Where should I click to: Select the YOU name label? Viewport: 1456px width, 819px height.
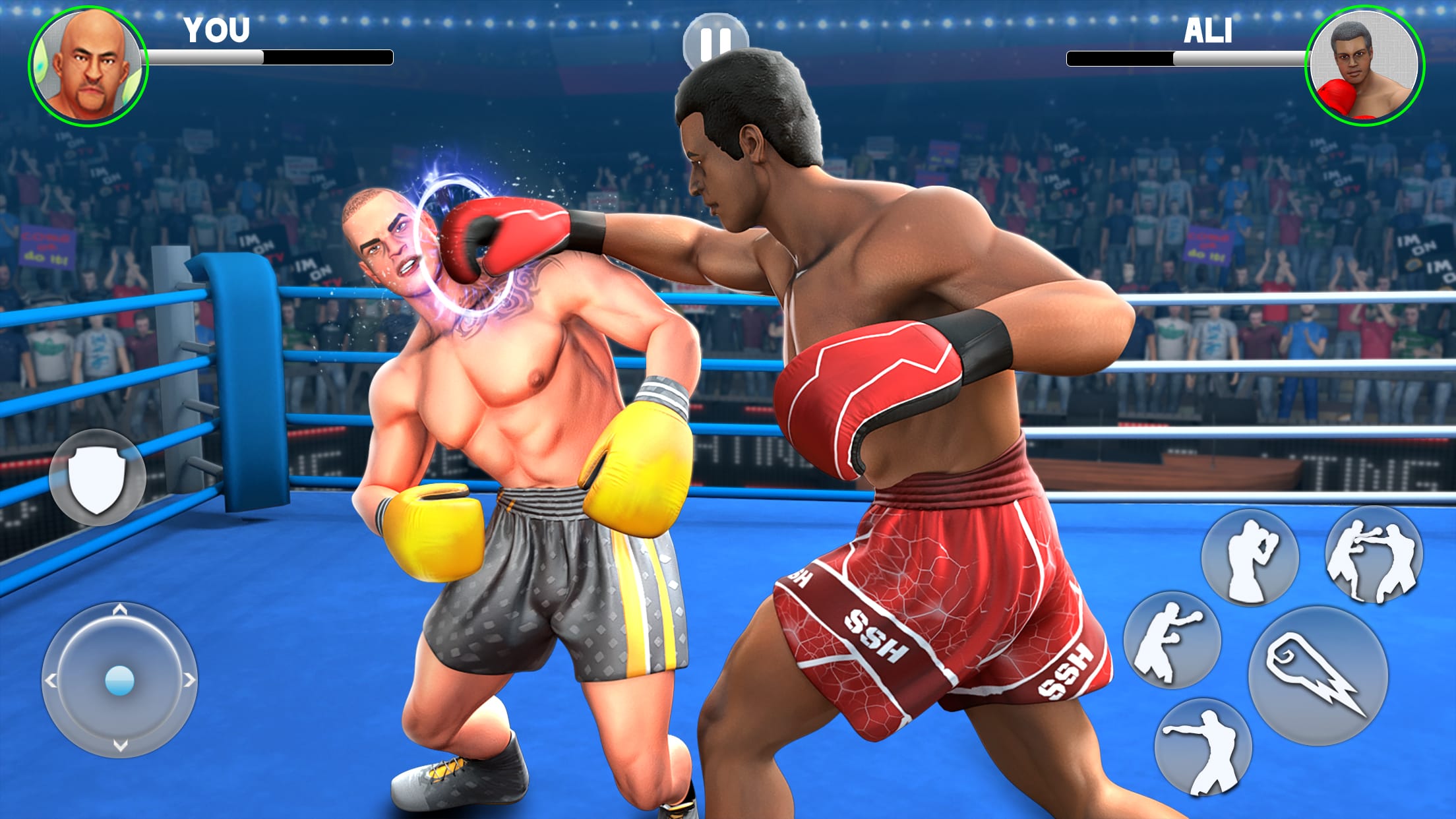(217, 29)
